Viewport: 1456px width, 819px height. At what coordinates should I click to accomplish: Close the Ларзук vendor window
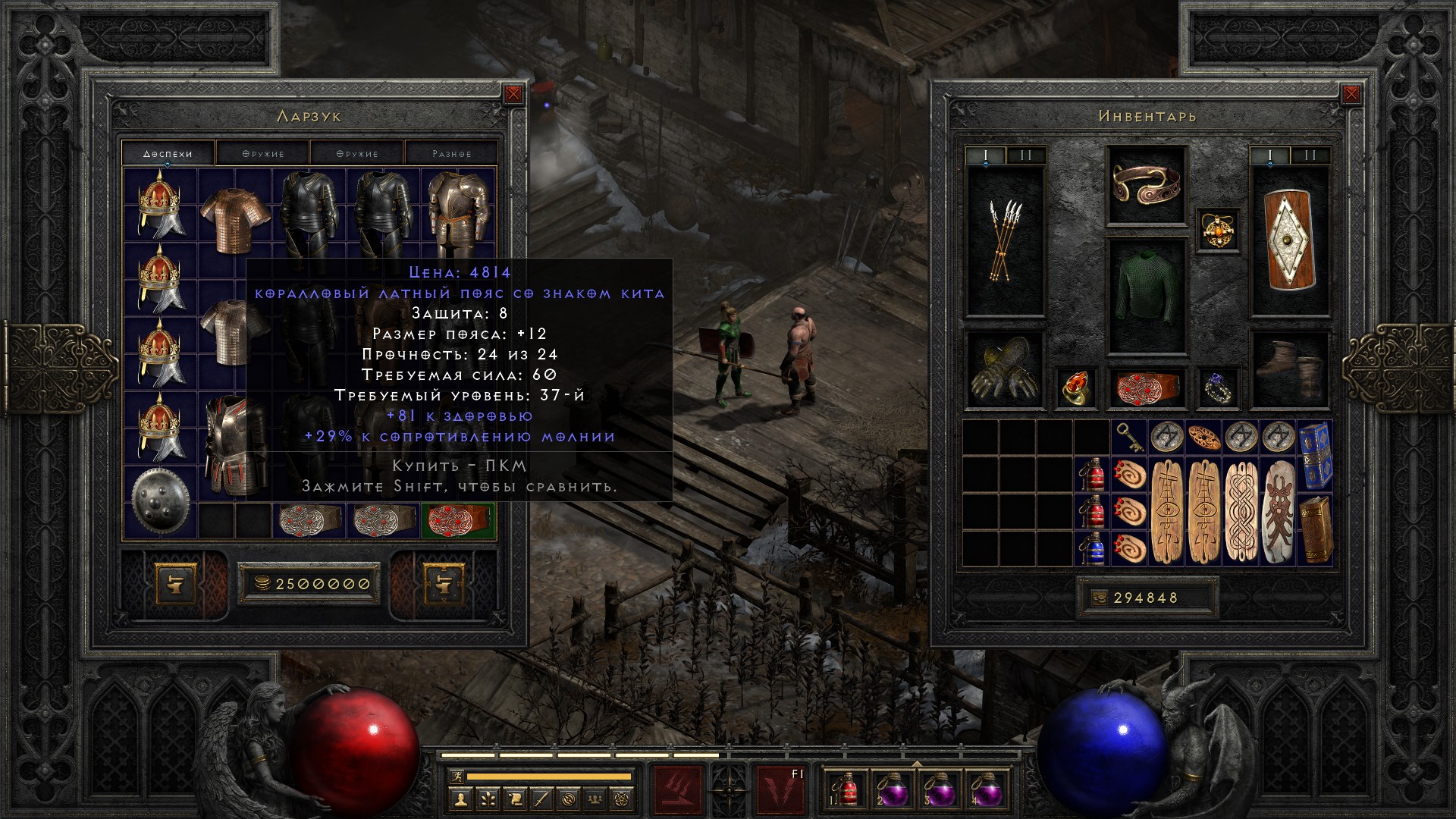[x=513, y=94]
